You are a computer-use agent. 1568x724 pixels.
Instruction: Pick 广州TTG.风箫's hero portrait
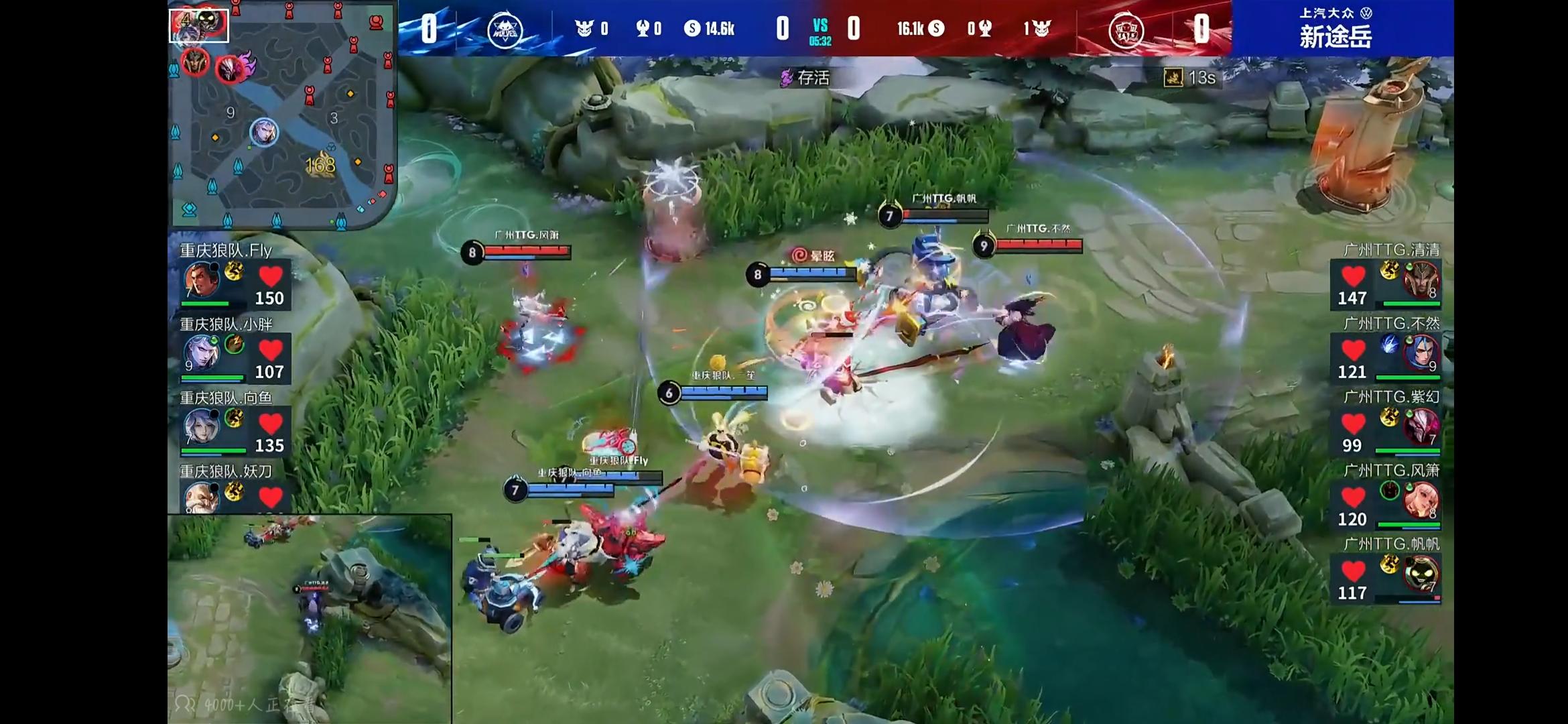point(1420,500)
